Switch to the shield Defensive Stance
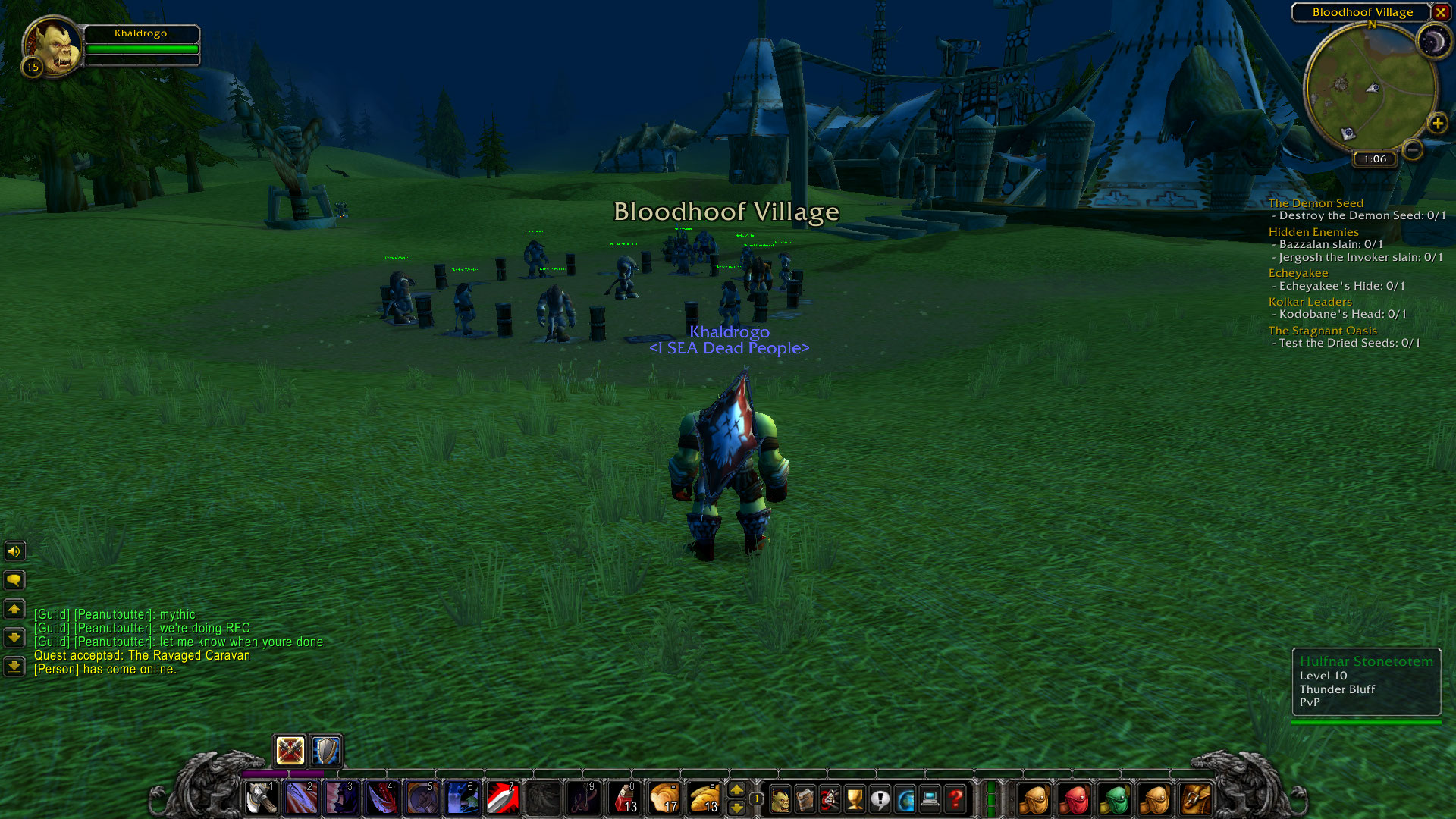Screen dimensions: 1456x819 point(325,751)
